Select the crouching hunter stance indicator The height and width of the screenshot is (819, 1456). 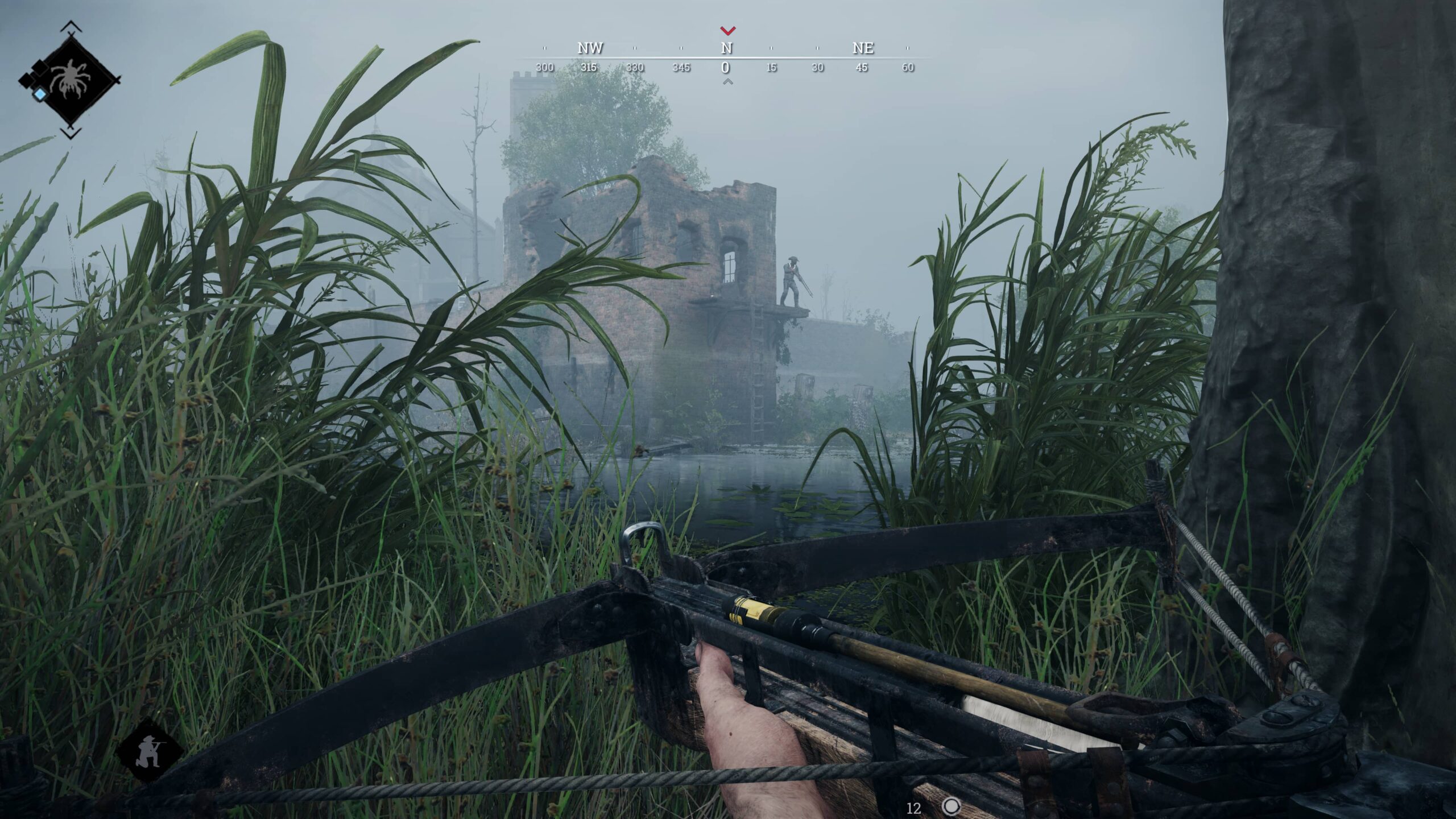[148, 751]
